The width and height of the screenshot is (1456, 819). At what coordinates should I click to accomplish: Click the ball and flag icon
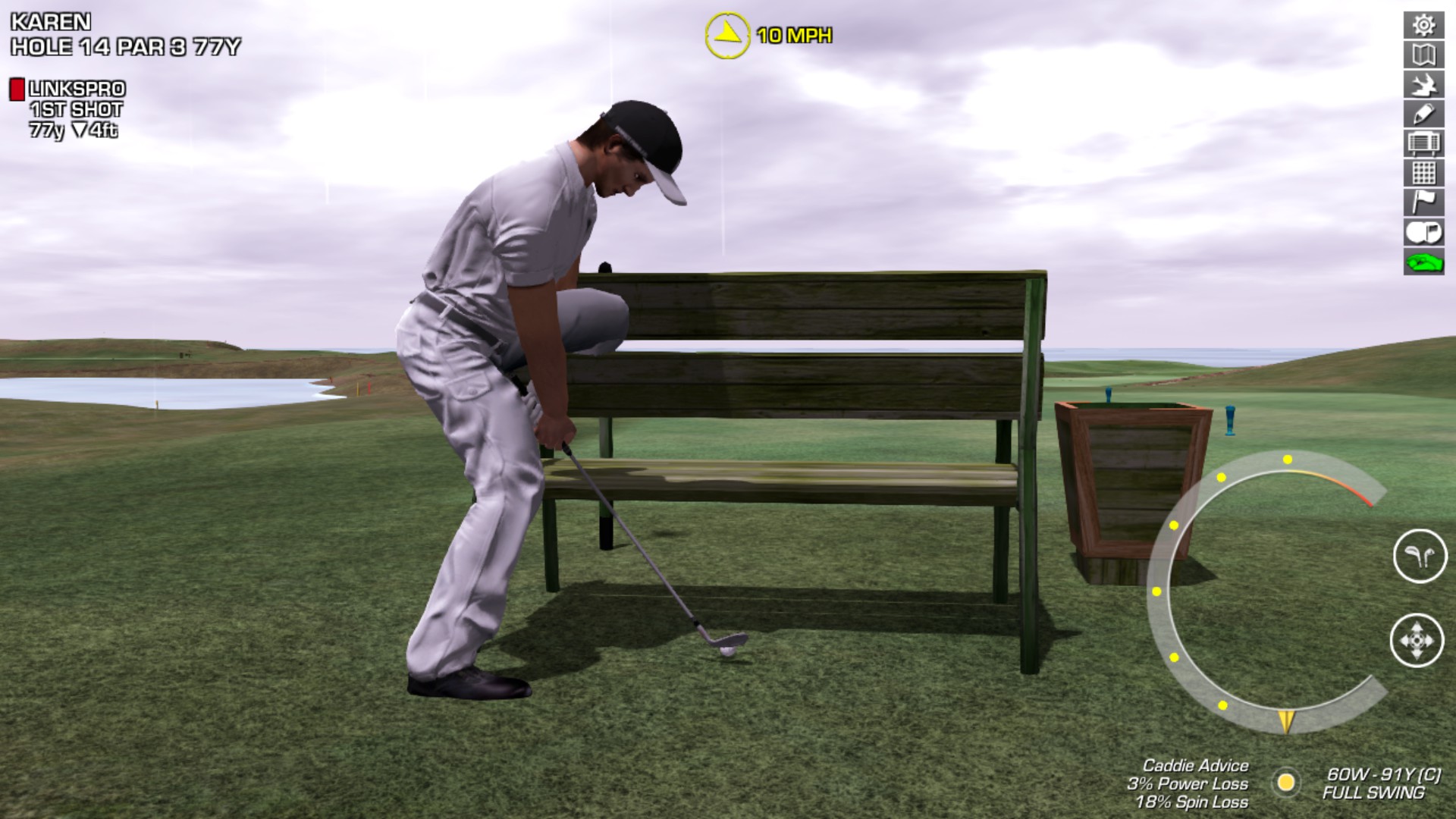(x=1423, y=232)
